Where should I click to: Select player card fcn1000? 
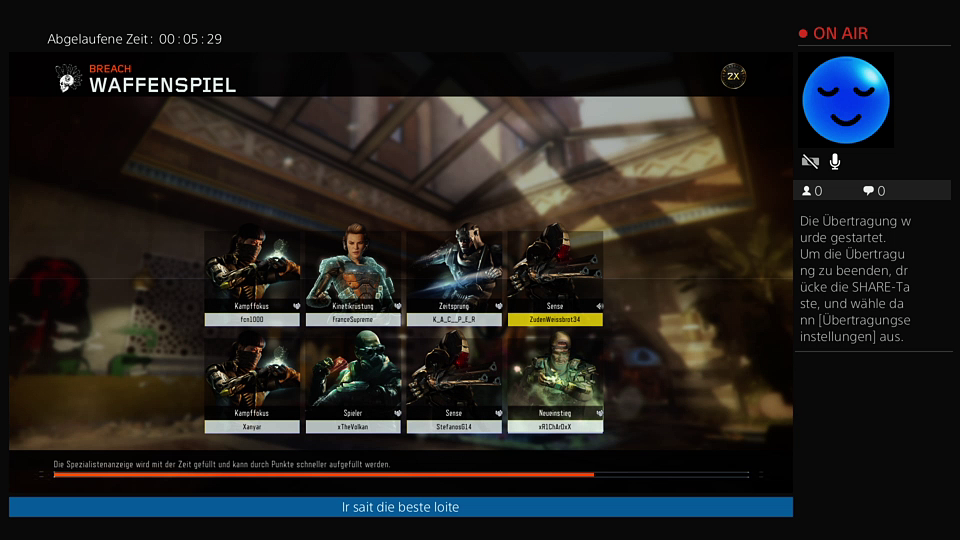pos(252,277)
